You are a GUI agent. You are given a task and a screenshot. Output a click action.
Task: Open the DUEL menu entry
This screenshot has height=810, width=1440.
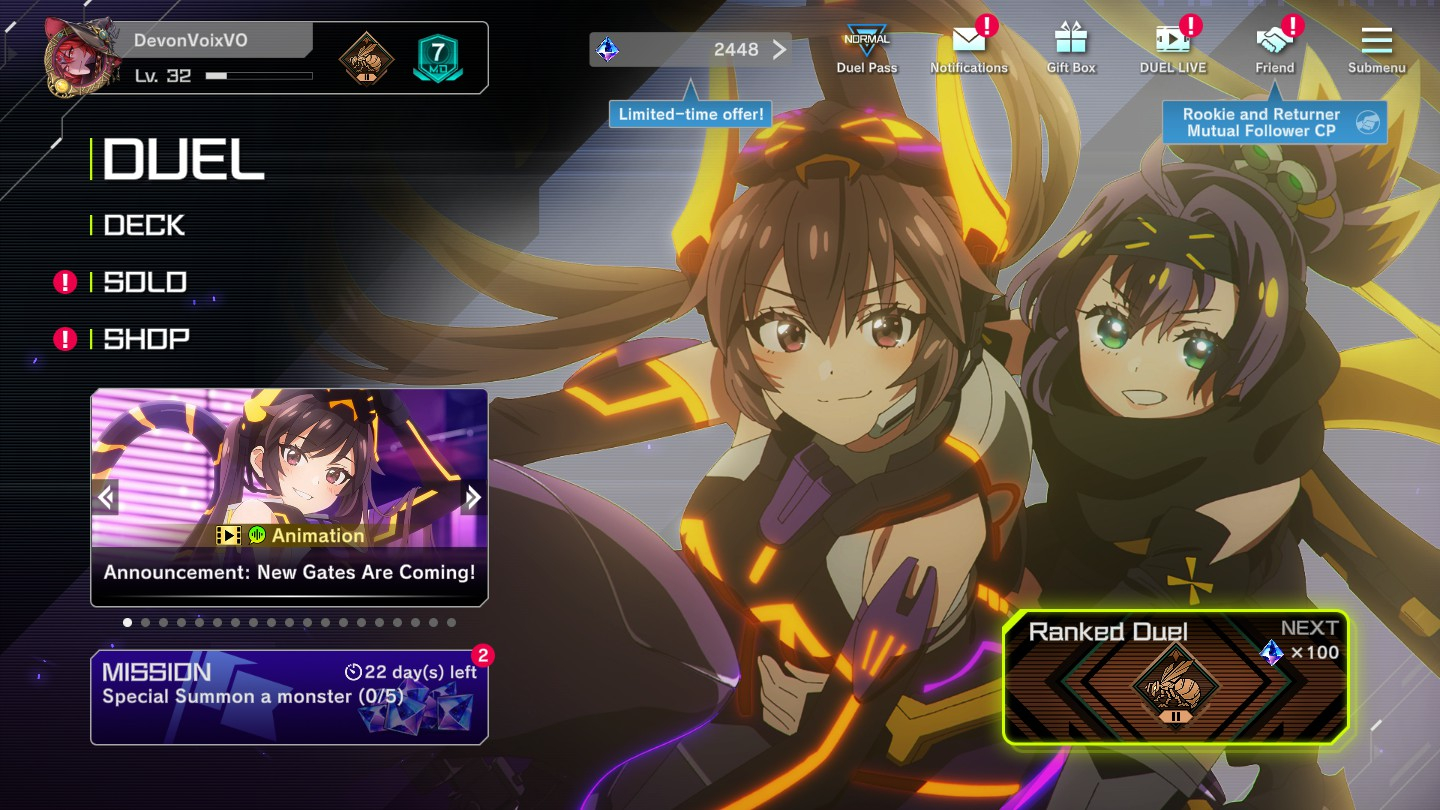[183, 160]
